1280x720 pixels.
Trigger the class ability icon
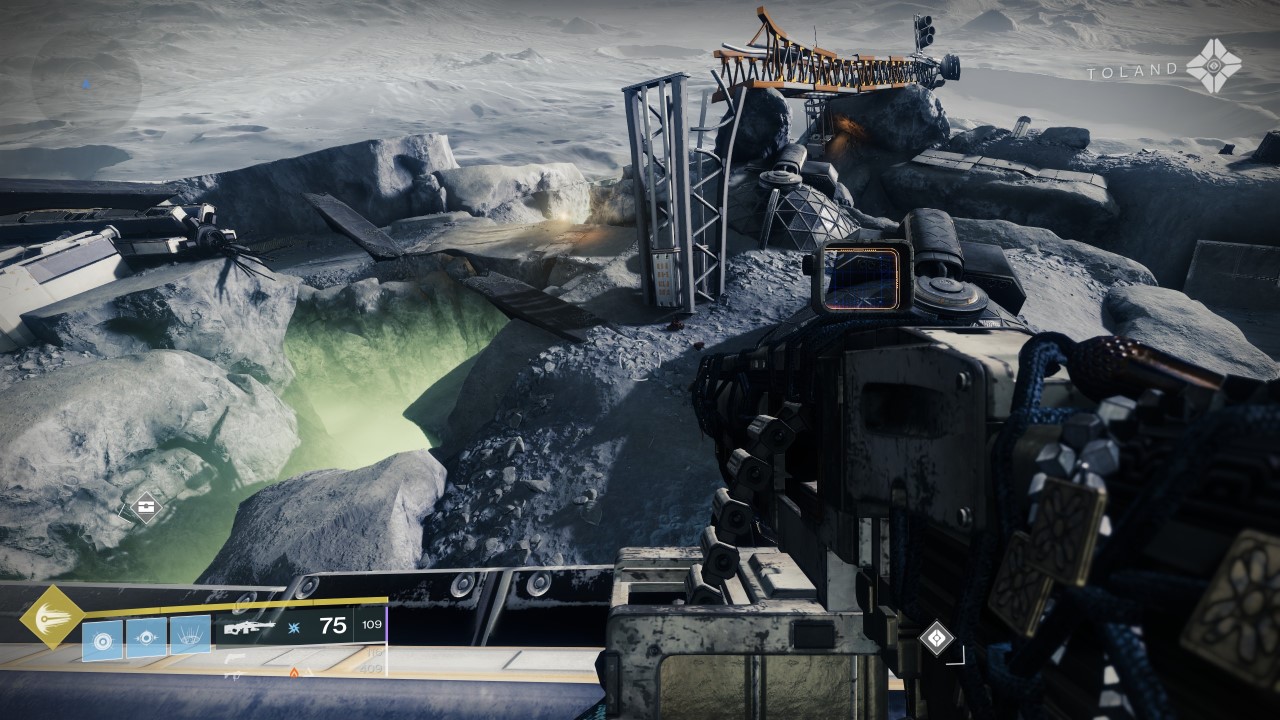click(x=190, y=636)
